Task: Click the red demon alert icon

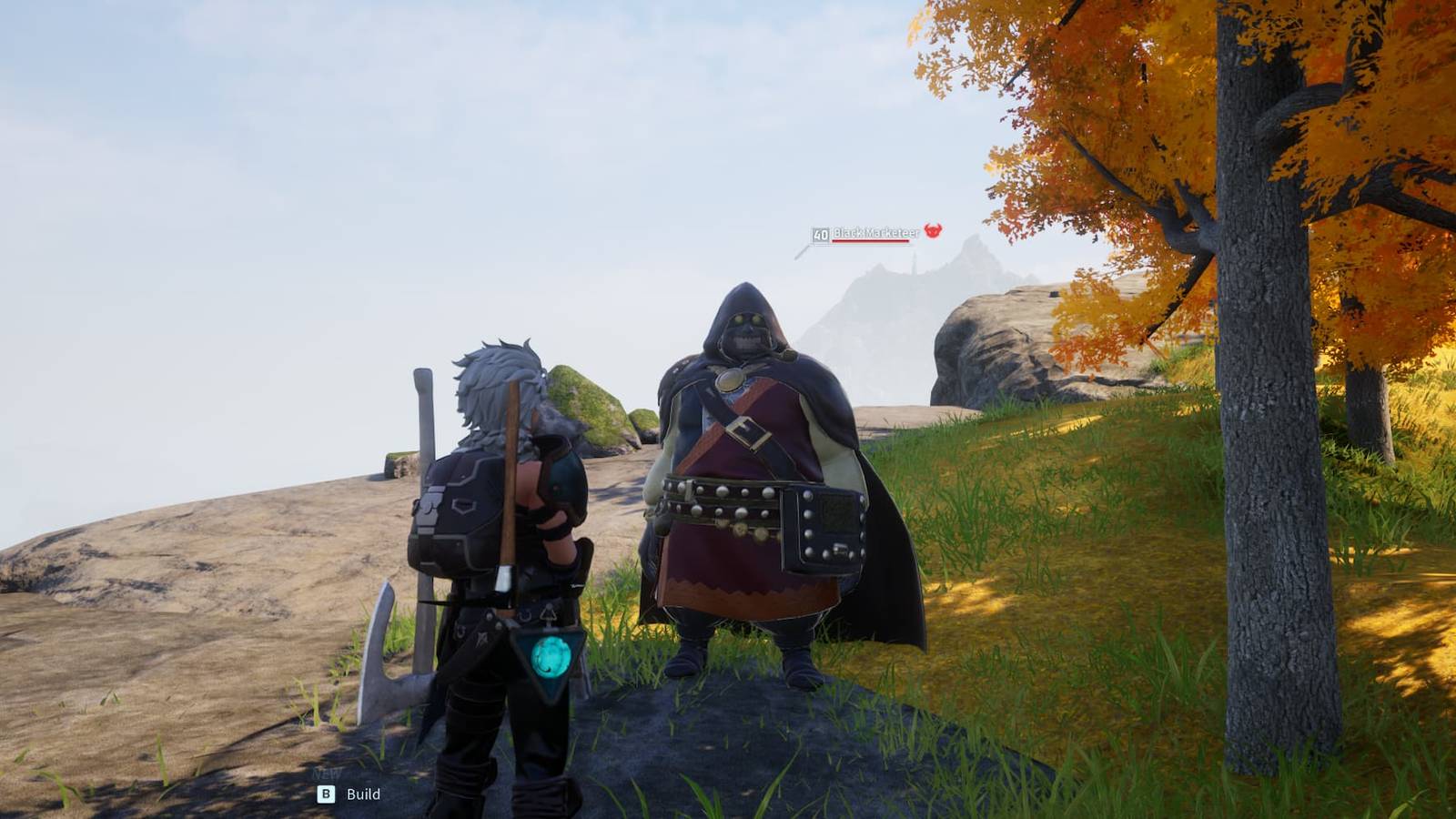Action: [x=932, y=231]
